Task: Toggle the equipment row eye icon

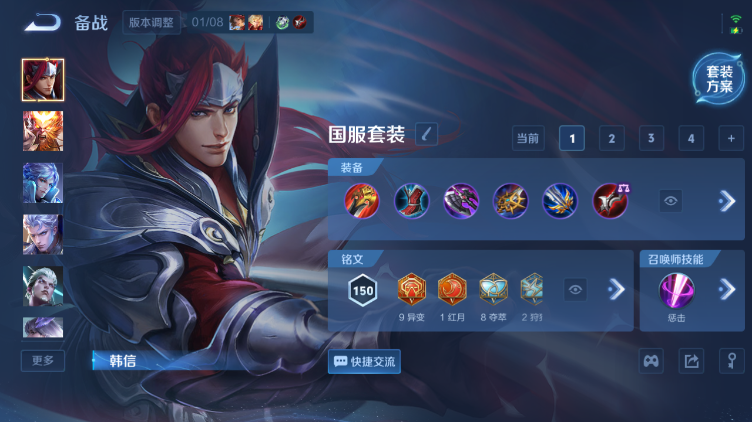Action: (x=671, y=201)
